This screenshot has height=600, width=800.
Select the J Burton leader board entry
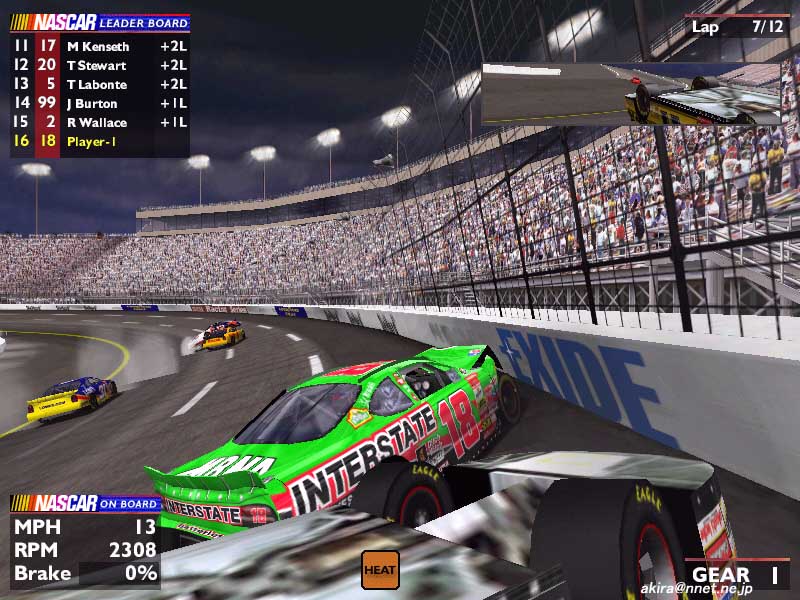pyautogui.click(x=98, y=103)
